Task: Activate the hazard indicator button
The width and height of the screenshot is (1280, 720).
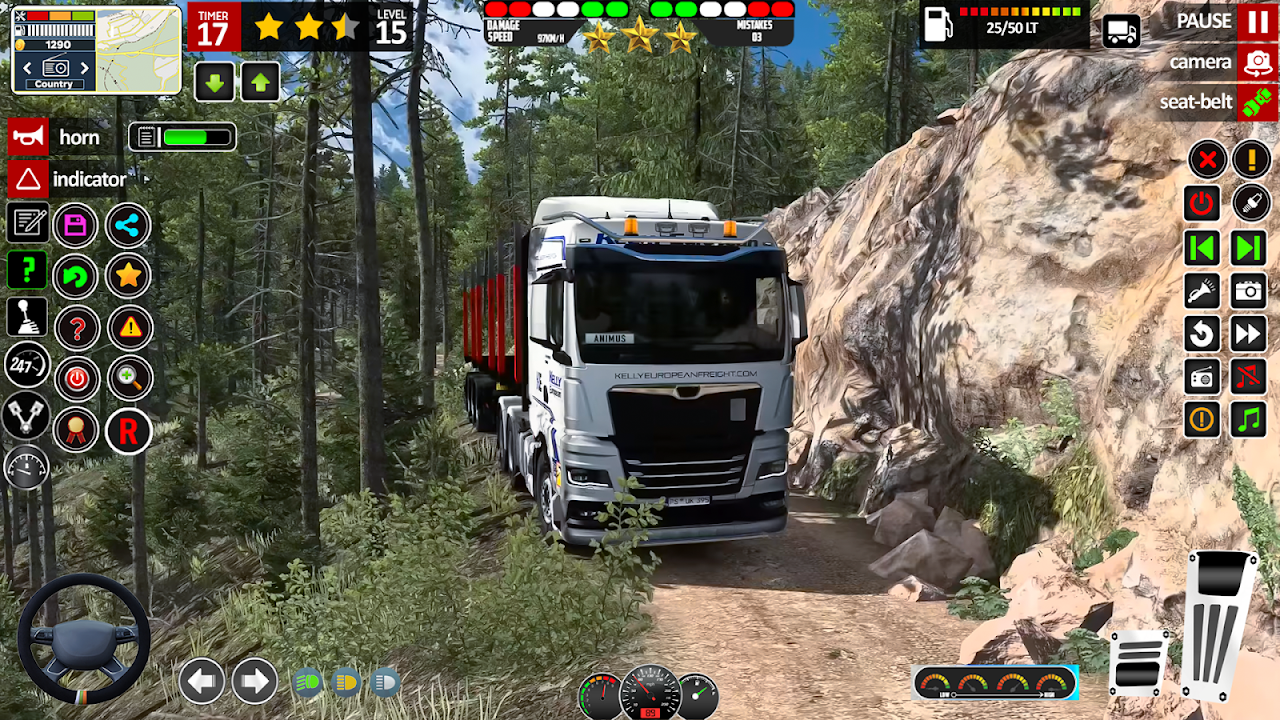Action: pos(29,180)
